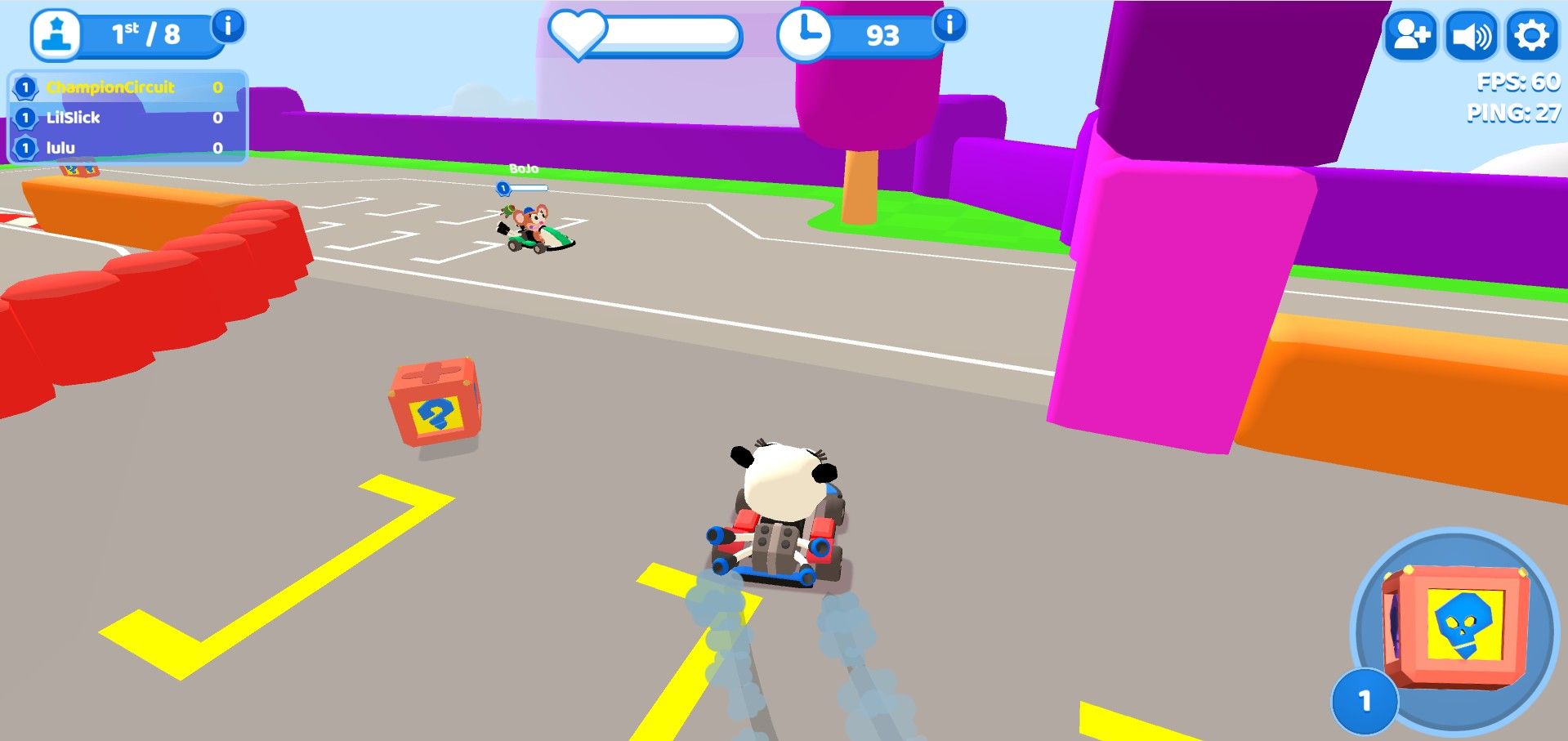Toggle the sound speaker button
Viewport: 1568px width, 741px height.
click(x=1471, y=36)
